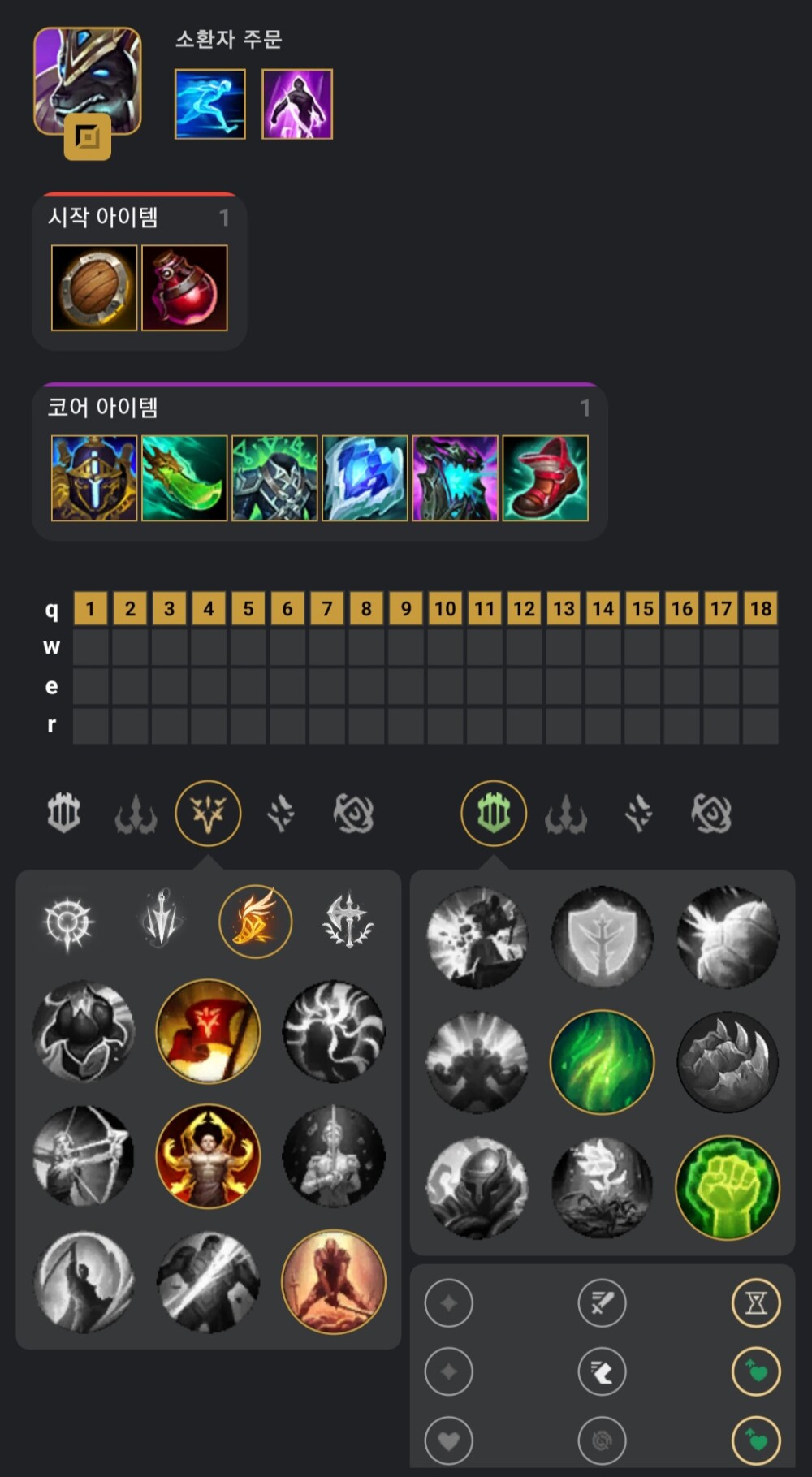Select the blue crystal gauntlet core item
812x1477 pixels.
coord(365,478)
